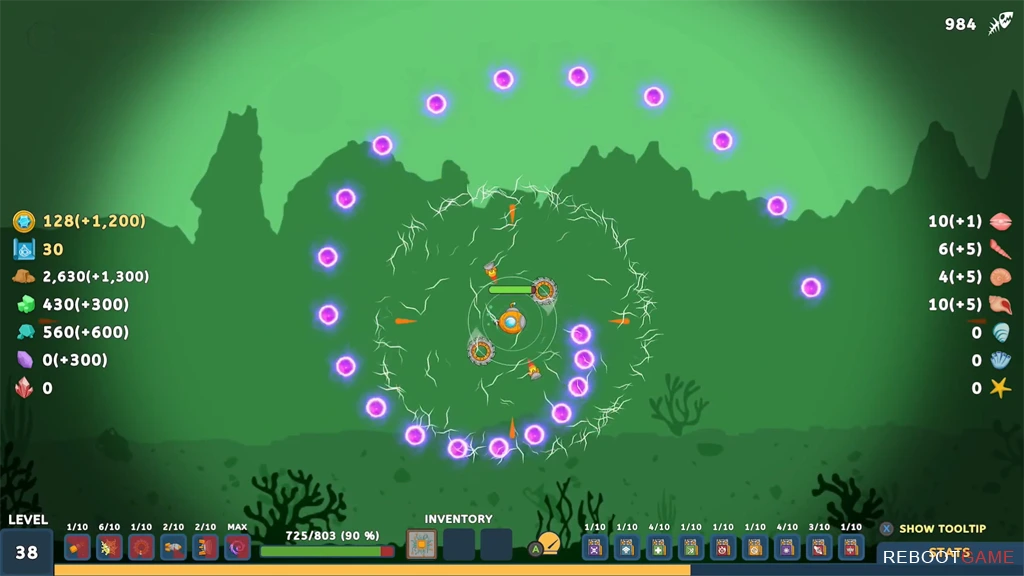Open the Stats panel
1024x576 pixels.
tap(948, 553)
